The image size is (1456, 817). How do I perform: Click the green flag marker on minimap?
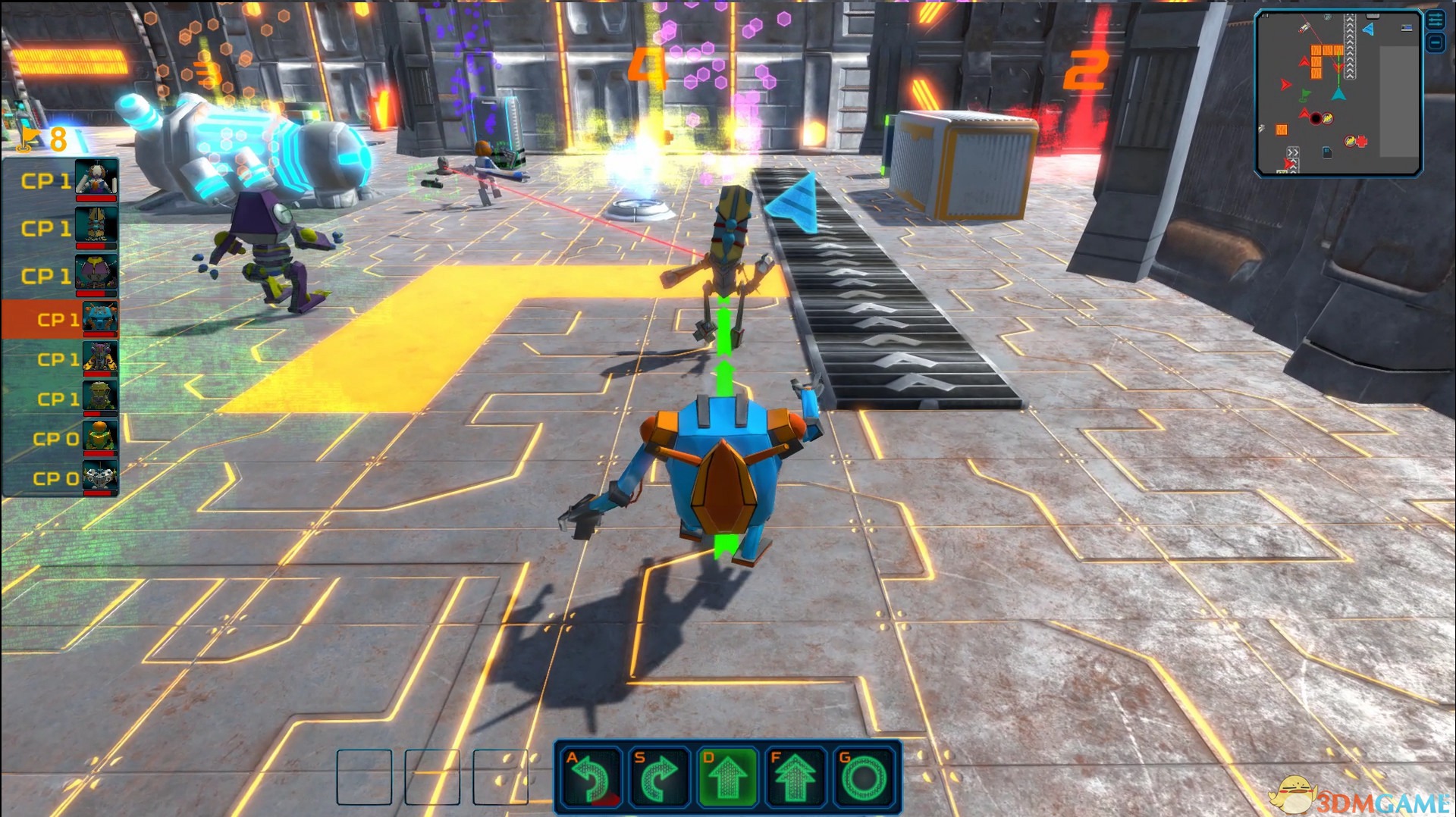coord(1304,95)
